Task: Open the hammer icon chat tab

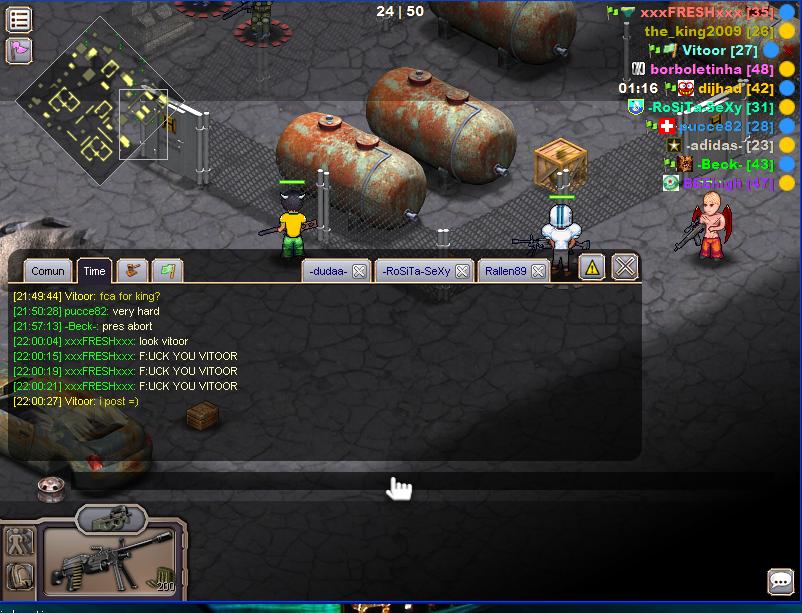Action: tap(132, 270)
